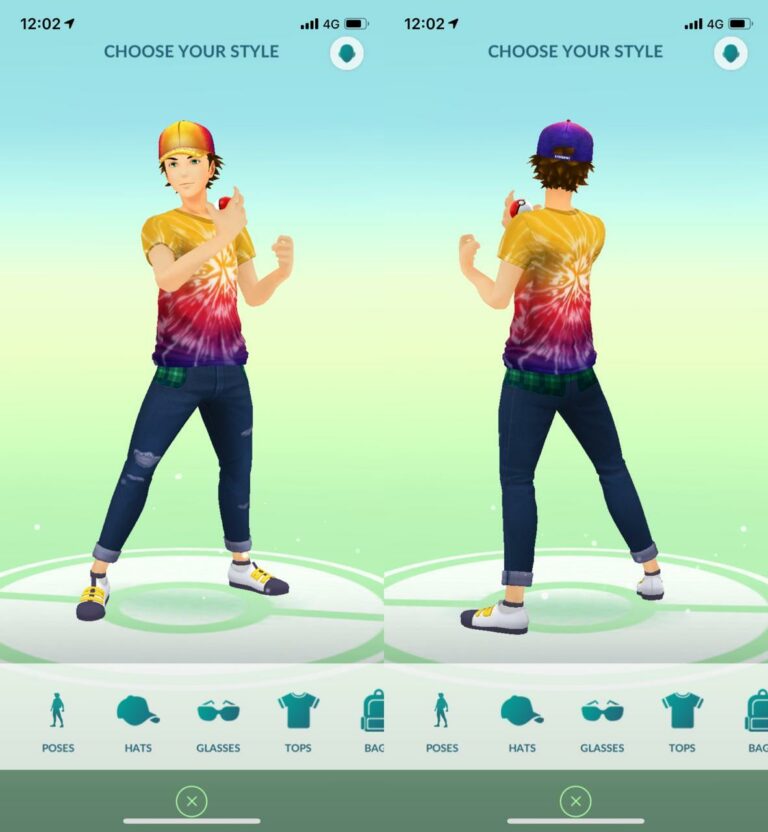Open Poses category in the back-view avatar screen

tap(442, 720)
